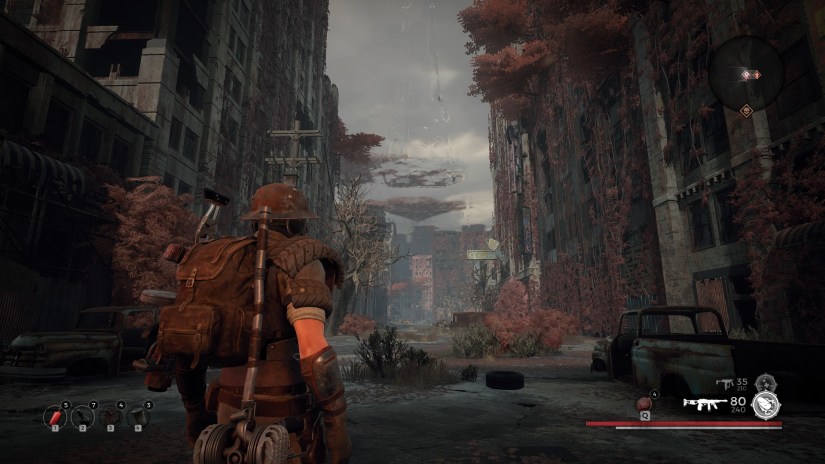
Task: Select the dark consumable in slot 2
Action: click(x=85, y=415)
